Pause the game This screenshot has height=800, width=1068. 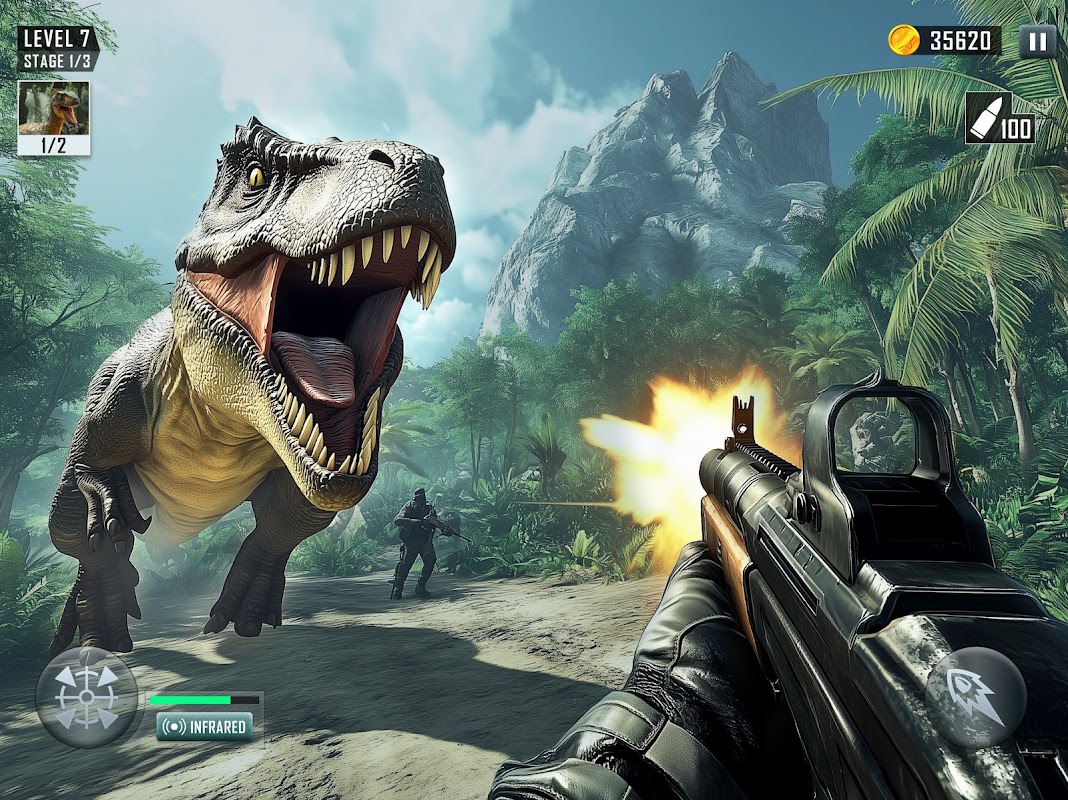pyautogui.click(x=1037, y=41)
